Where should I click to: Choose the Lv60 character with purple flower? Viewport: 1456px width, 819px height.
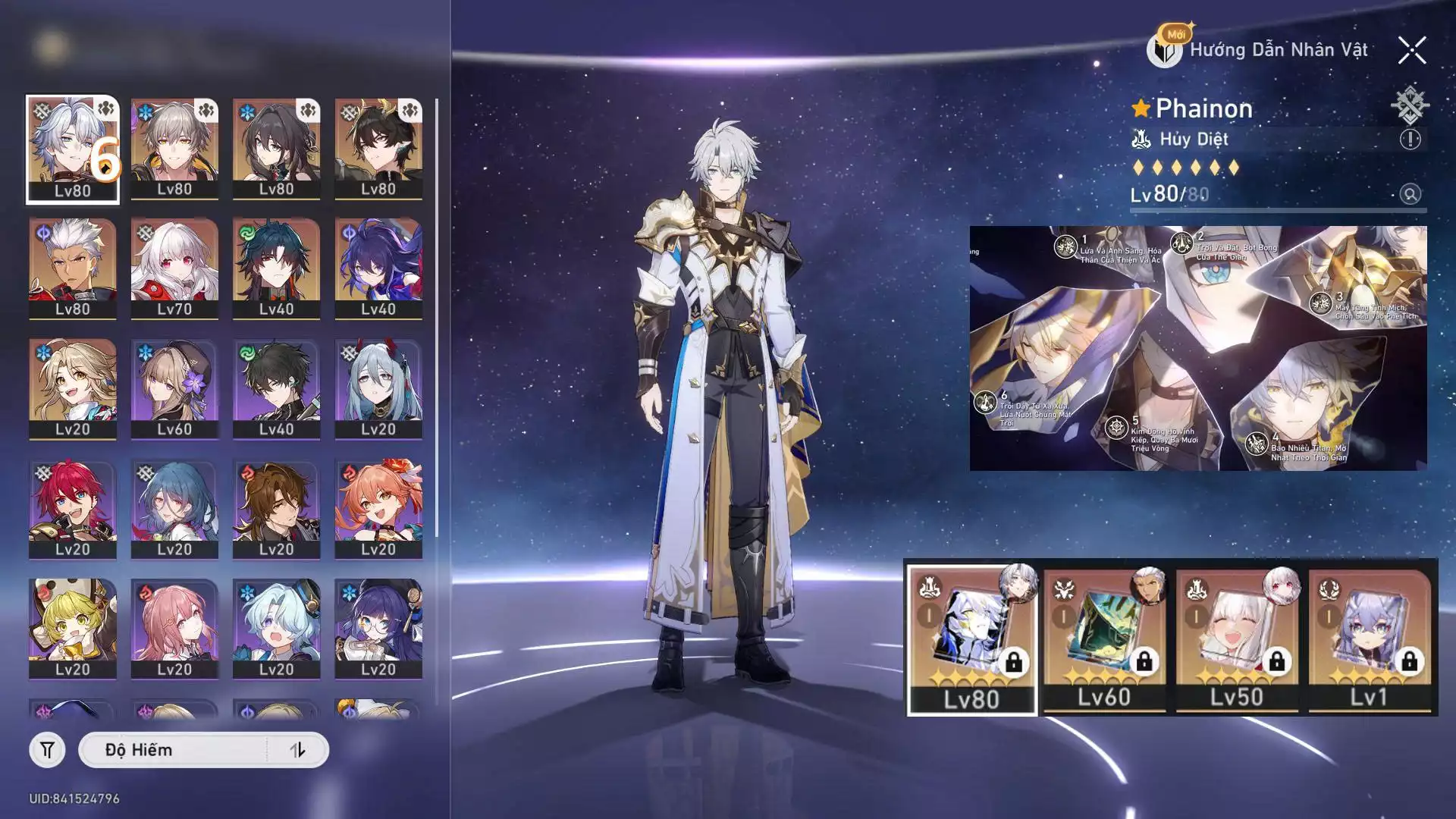click(174, 388)
